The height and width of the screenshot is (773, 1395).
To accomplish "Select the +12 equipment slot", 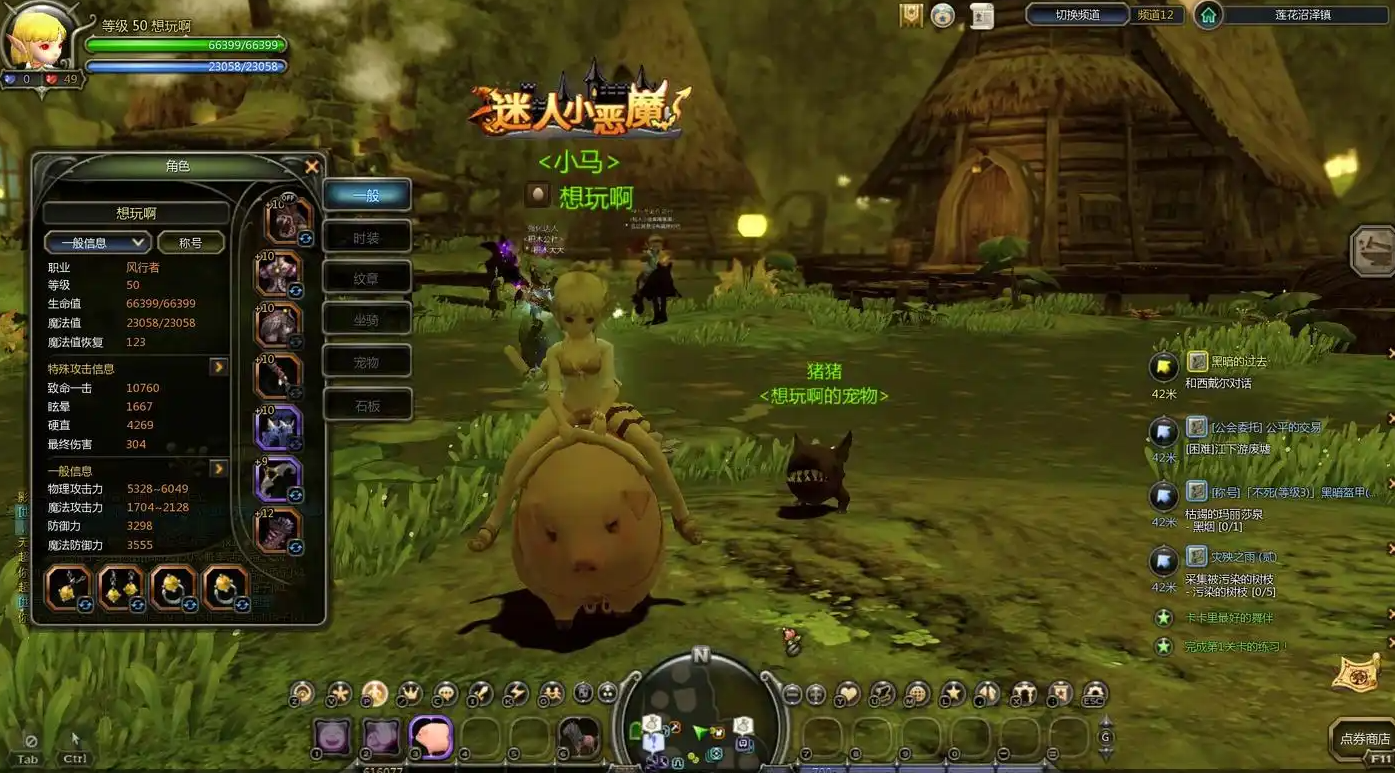I will tap(279, 531).
